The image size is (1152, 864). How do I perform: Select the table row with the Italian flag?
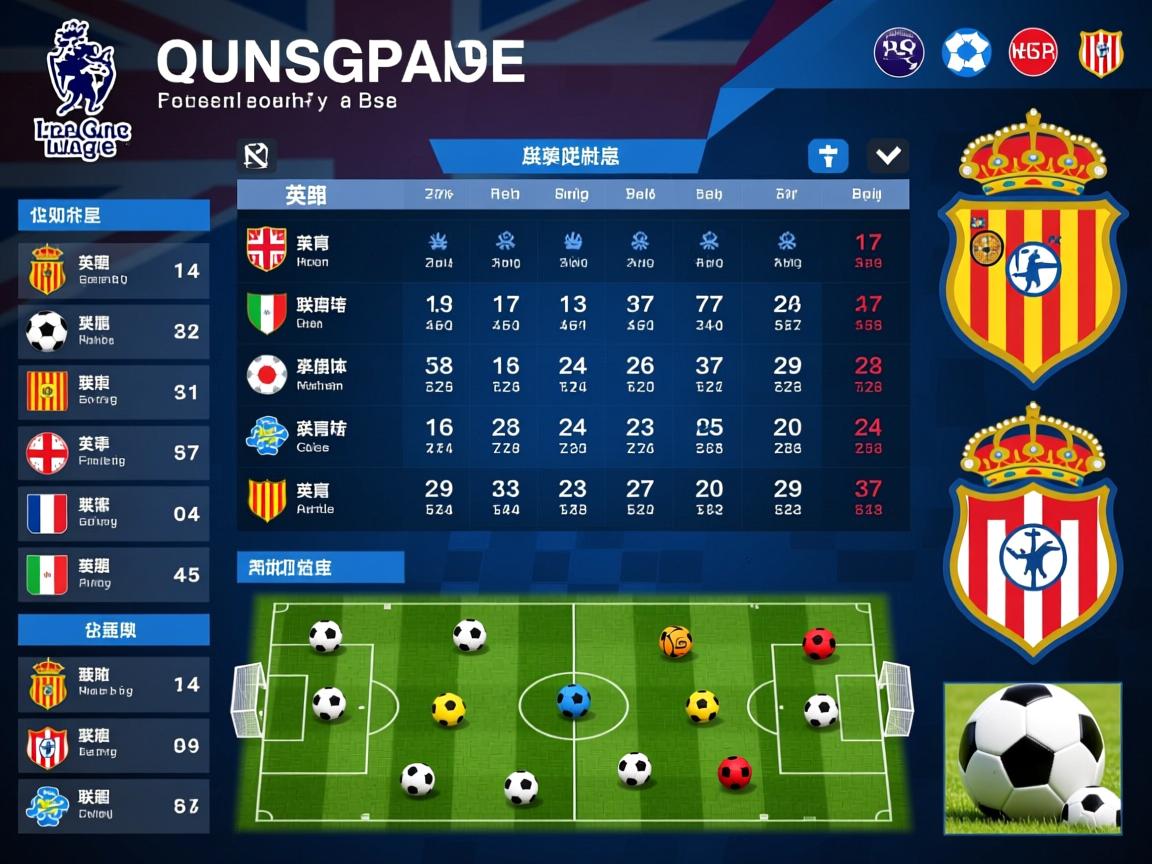573,312
